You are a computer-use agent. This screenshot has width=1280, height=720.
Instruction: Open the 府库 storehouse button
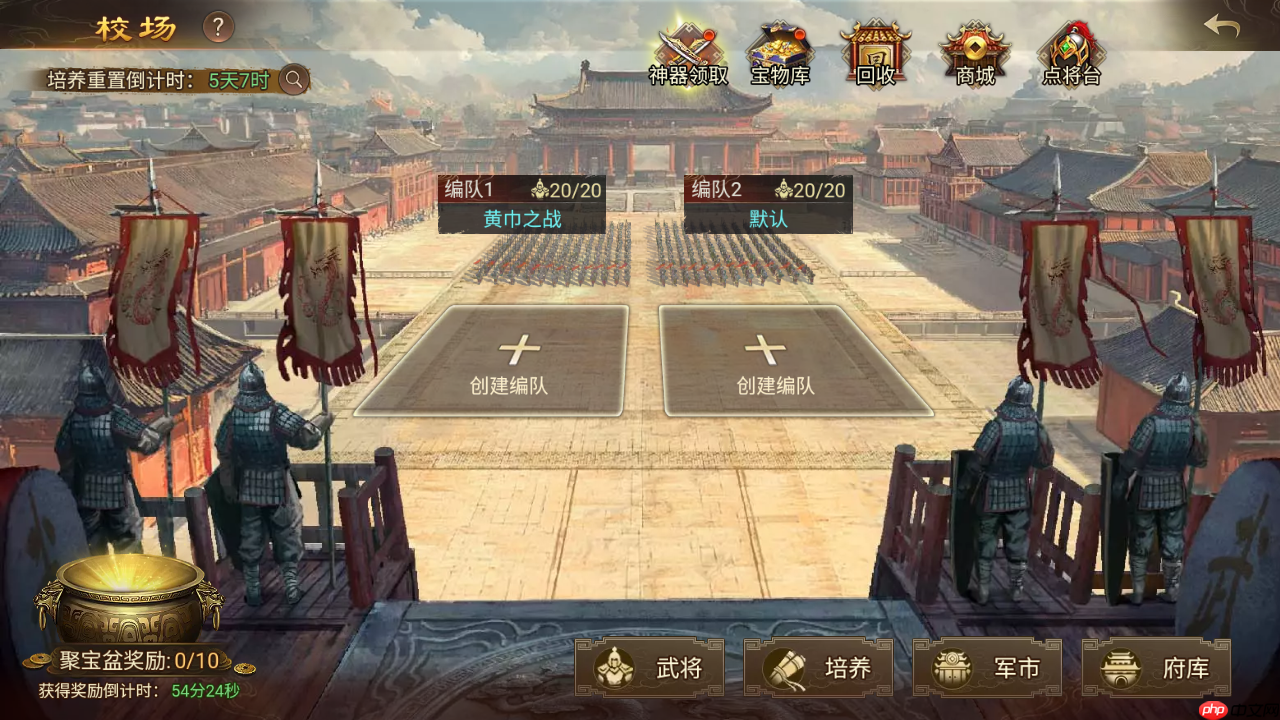[1156, 668]
